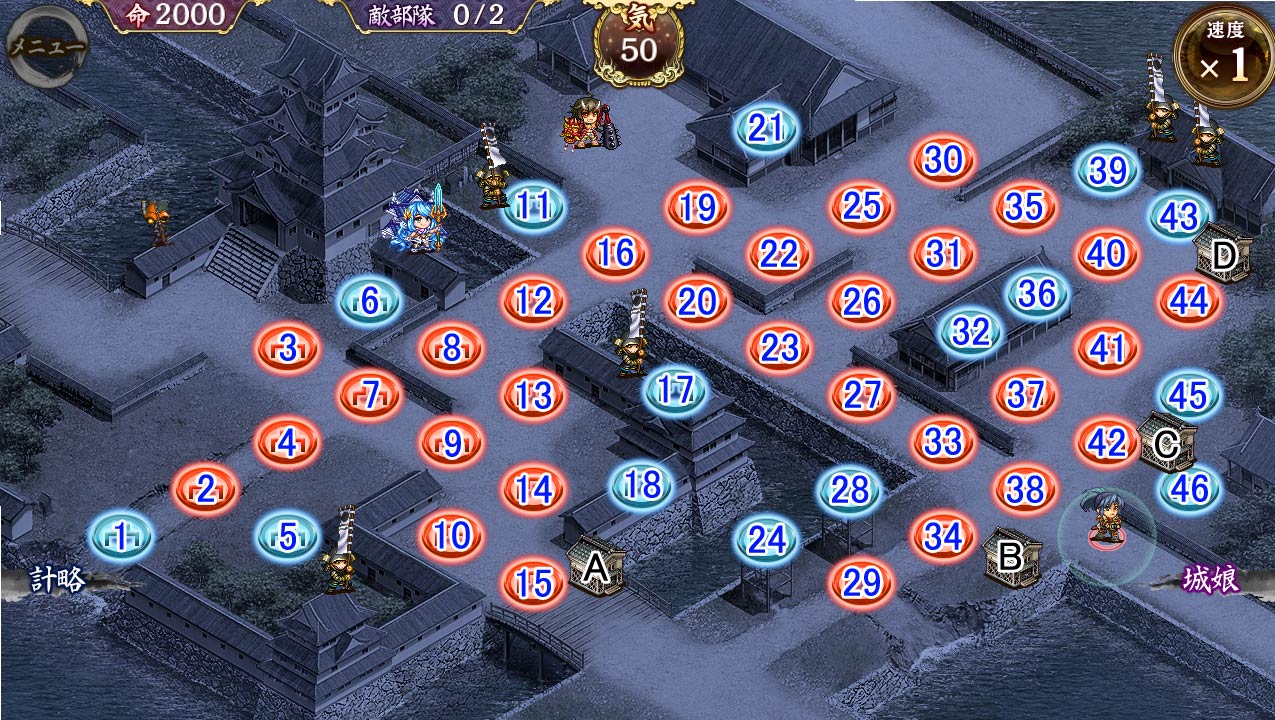Select red placement tile 22
This screenshot has width=1275, height=720.
coord(779,254)
